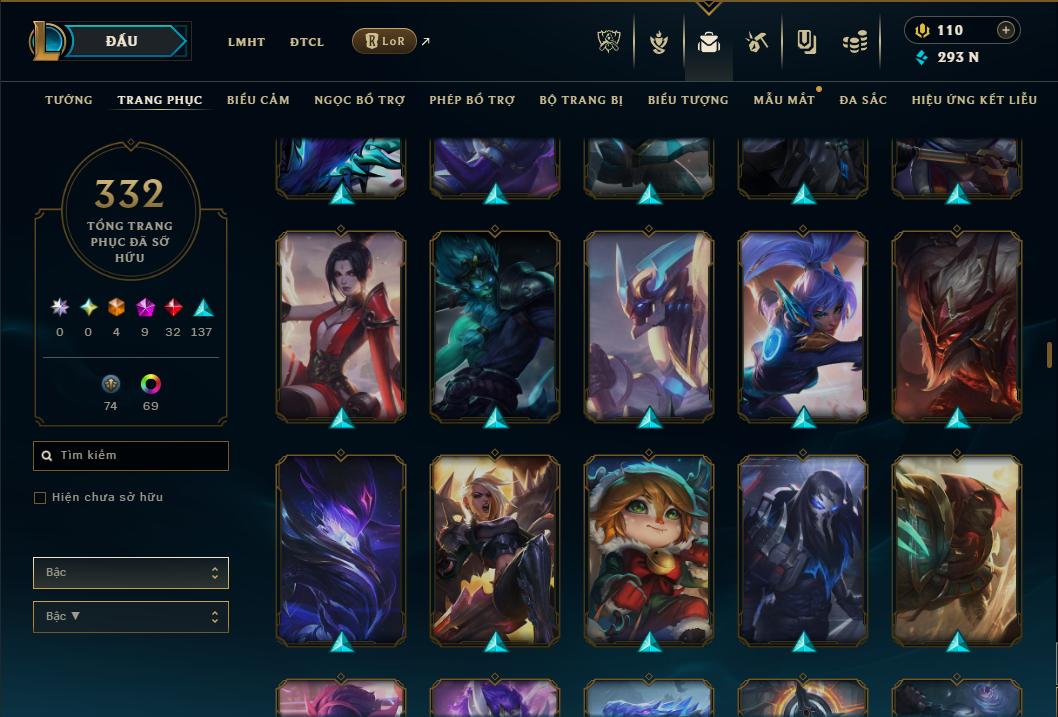The width and height of the screenshot is (1058, 717).
Task: Open the Bậc ▼ sort dropdown
Action: pos(131,617)
